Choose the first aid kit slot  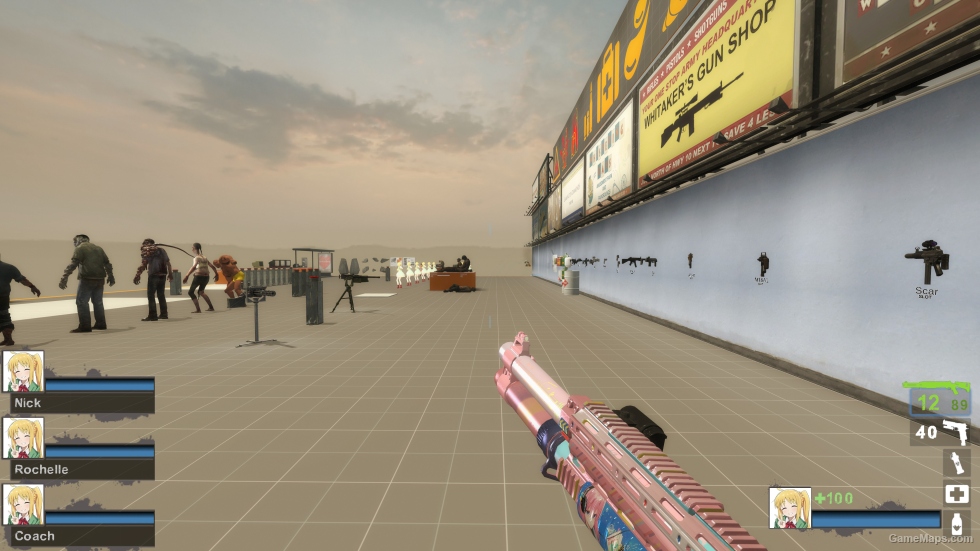pos(956,493)
